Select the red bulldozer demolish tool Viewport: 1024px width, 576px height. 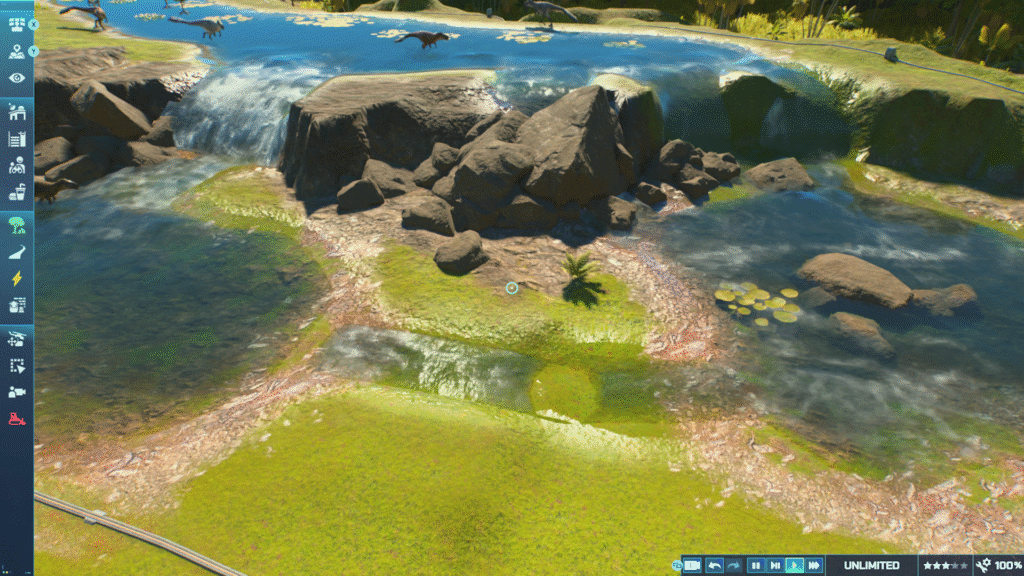(x=17, y=419)
